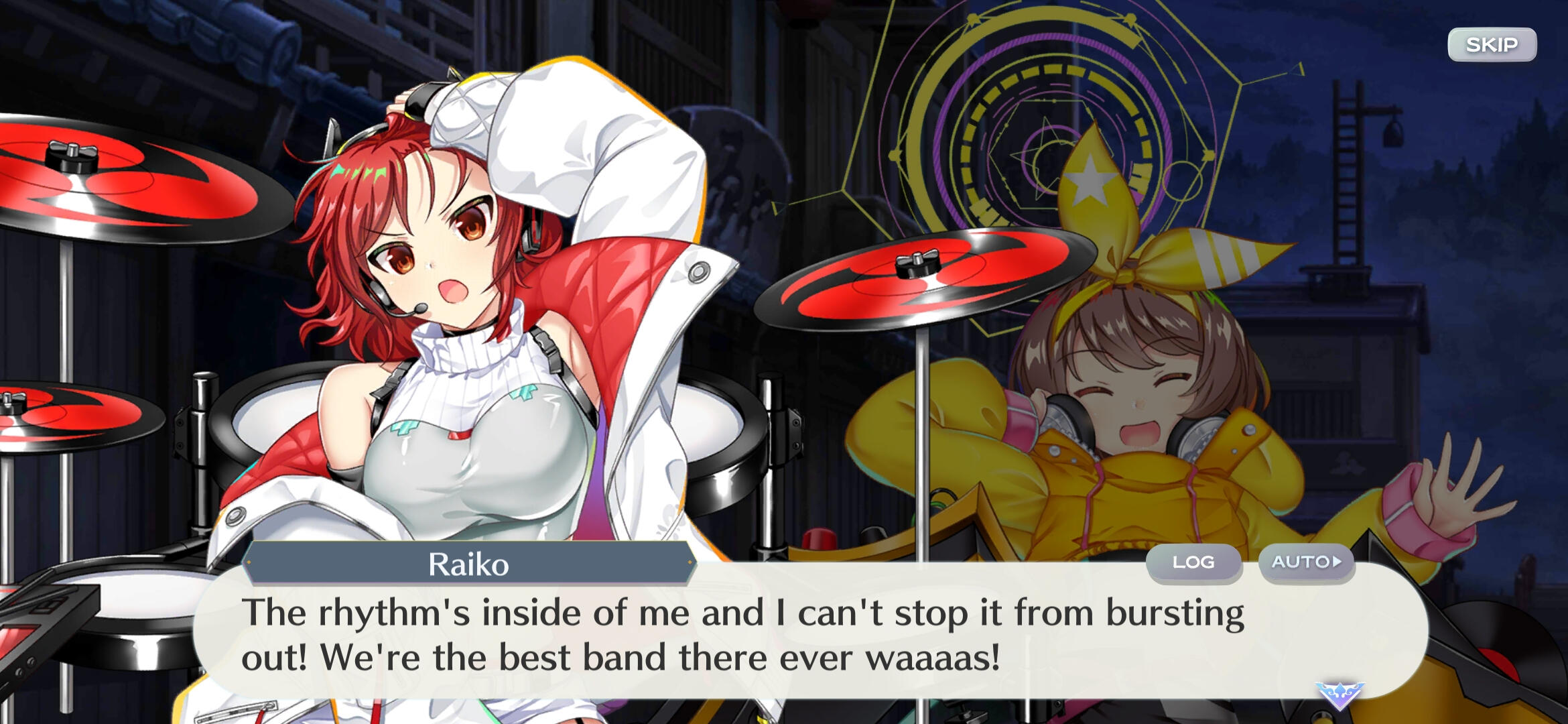Advance dialogue with the blue arrow indicator
This screenshot has width=1568, height=724.
point(1339,695)
